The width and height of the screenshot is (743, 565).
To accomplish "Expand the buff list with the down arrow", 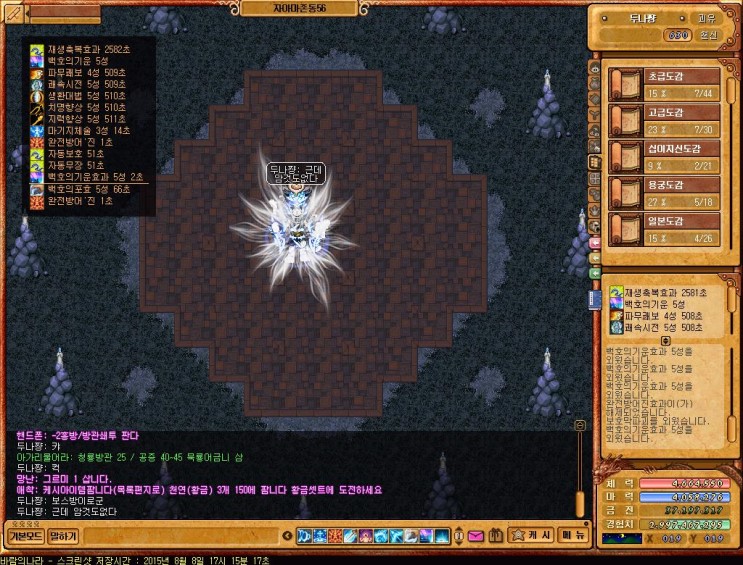I will coord(665,340).
